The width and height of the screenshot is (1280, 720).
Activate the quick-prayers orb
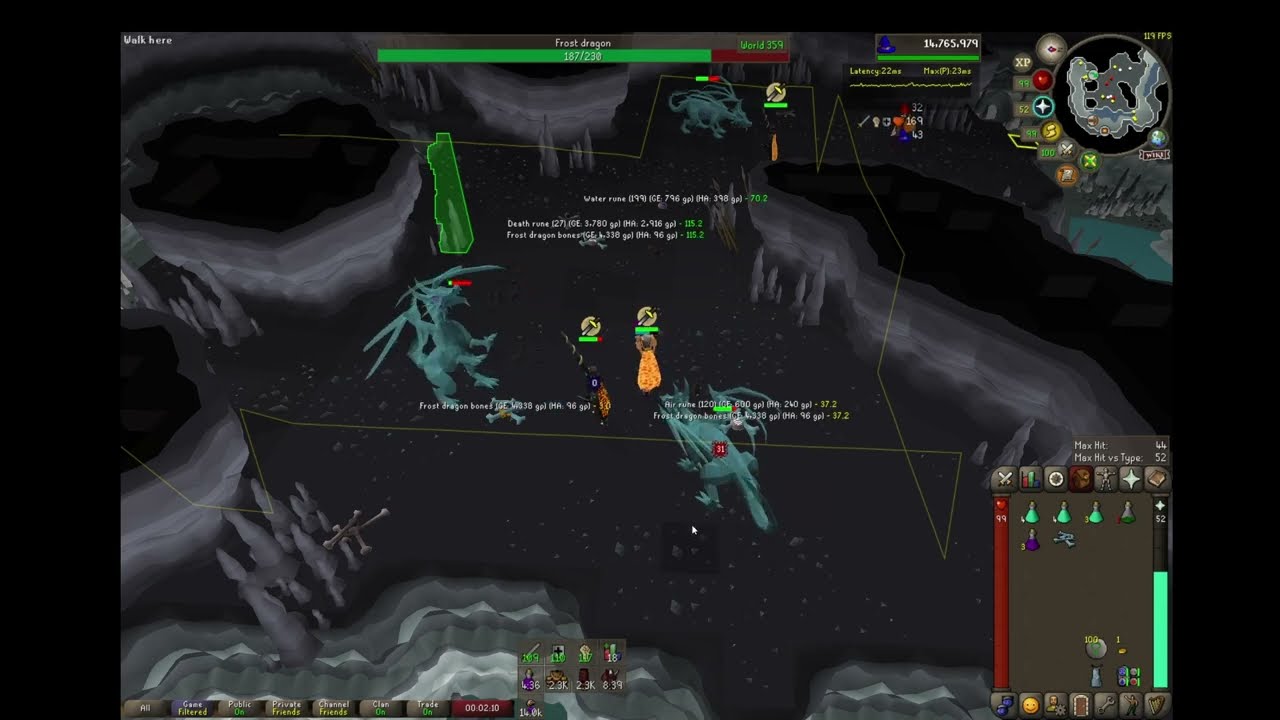(1043, 107)
